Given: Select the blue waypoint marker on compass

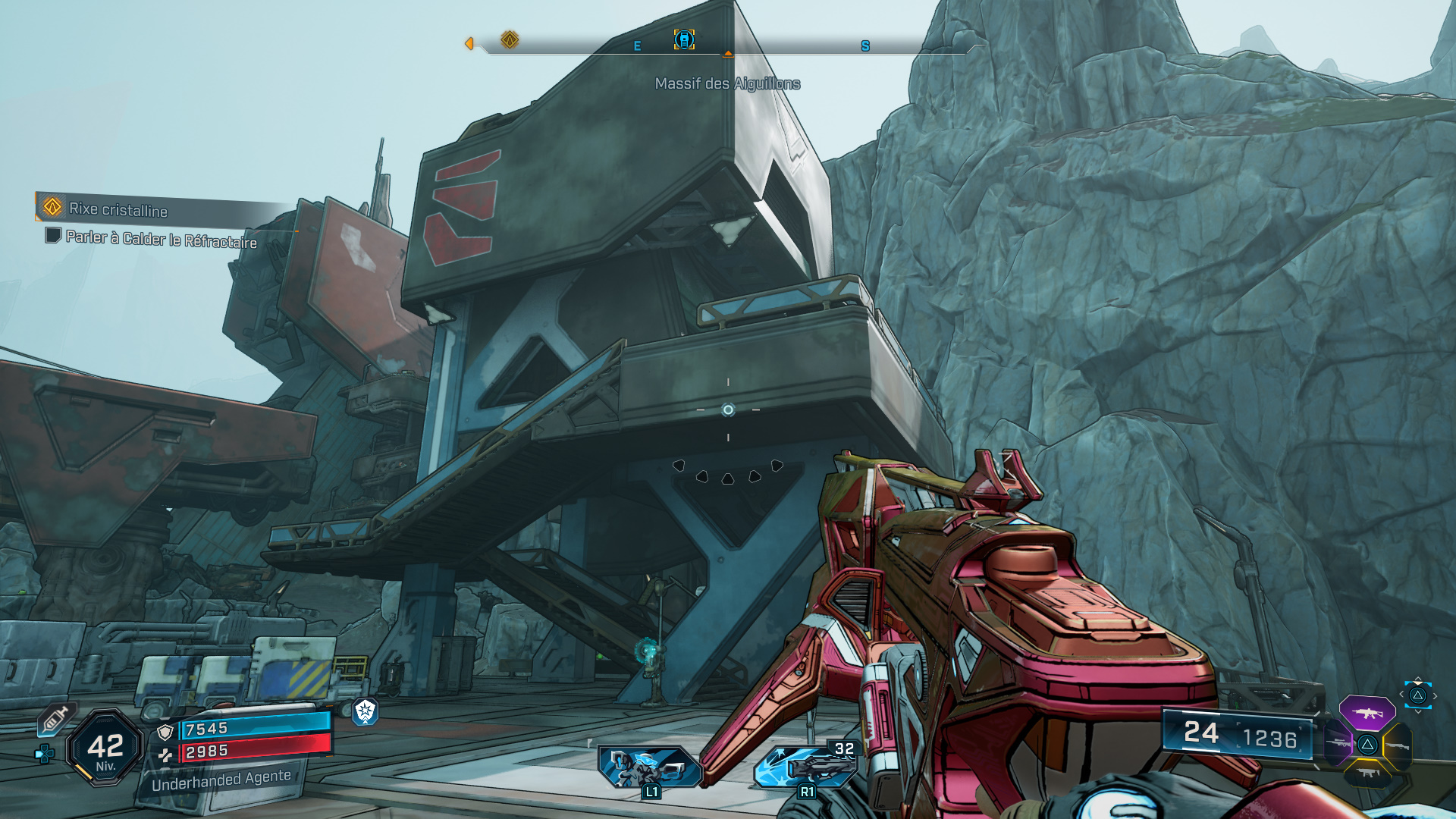Looking at the screenshot, I should coord(684,39).
